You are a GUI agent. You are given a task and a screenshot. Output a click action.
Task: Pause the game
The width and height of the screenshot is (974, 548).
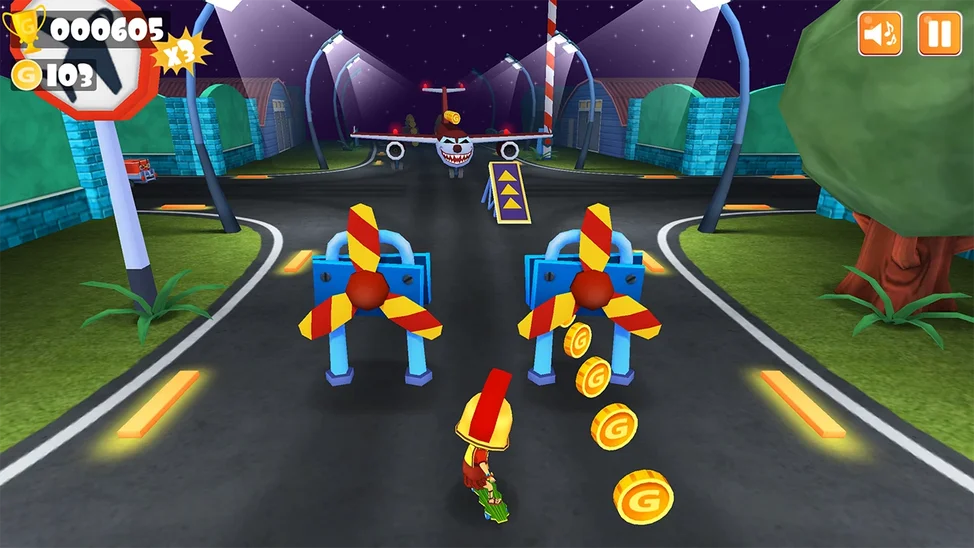coord(939,34)
